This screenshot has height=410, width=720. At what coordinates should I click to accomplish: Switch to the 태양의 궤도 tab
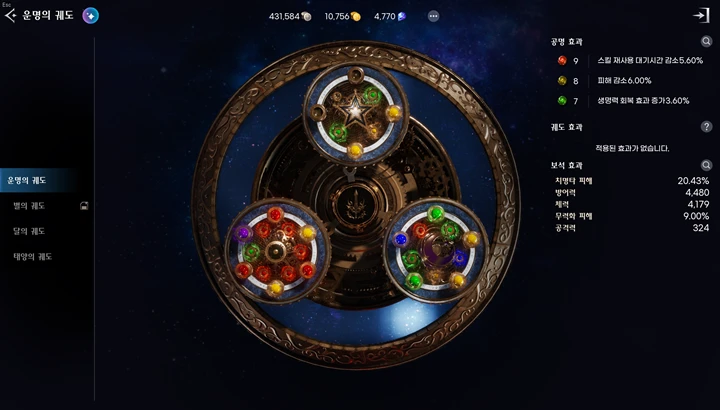pyautogui.click(x=32, y=256)
